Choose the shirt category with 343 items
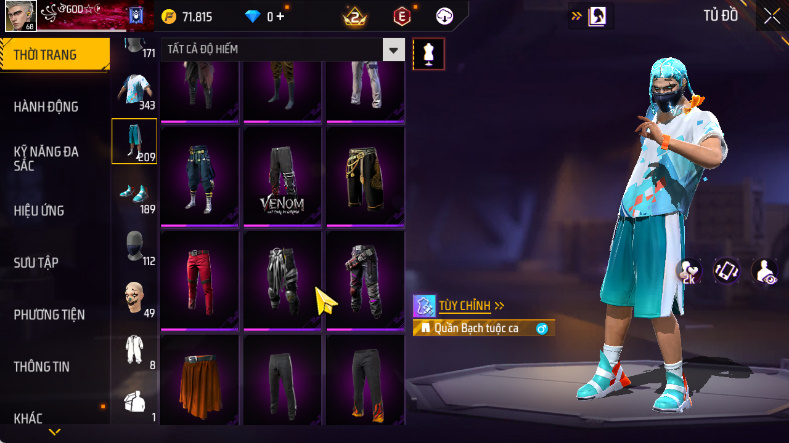The height and width of the screenshot is (443, 789). click(x=134, y=90)
